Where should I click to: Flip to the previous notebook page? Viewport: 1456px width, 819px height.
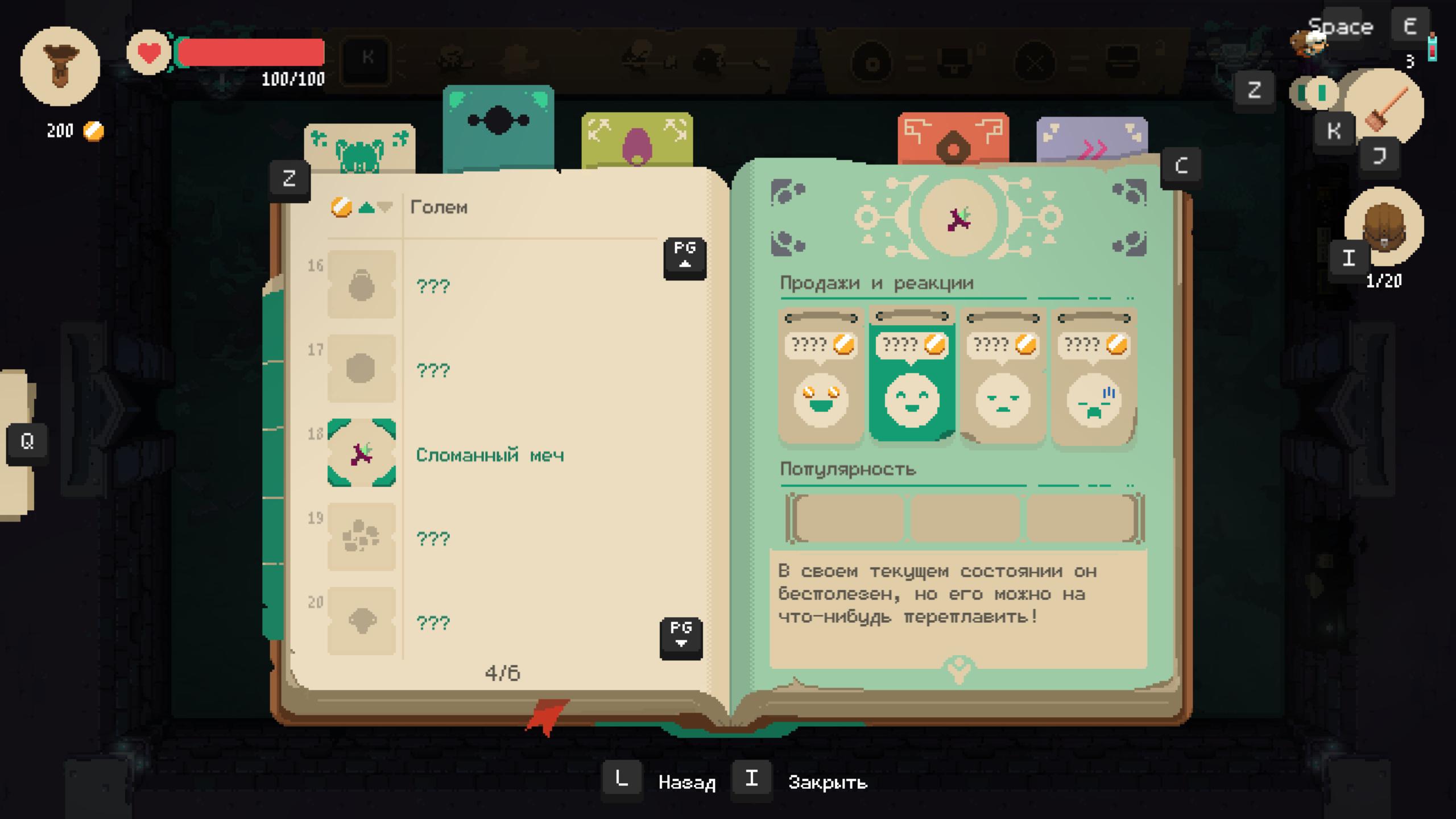[685, 258]
